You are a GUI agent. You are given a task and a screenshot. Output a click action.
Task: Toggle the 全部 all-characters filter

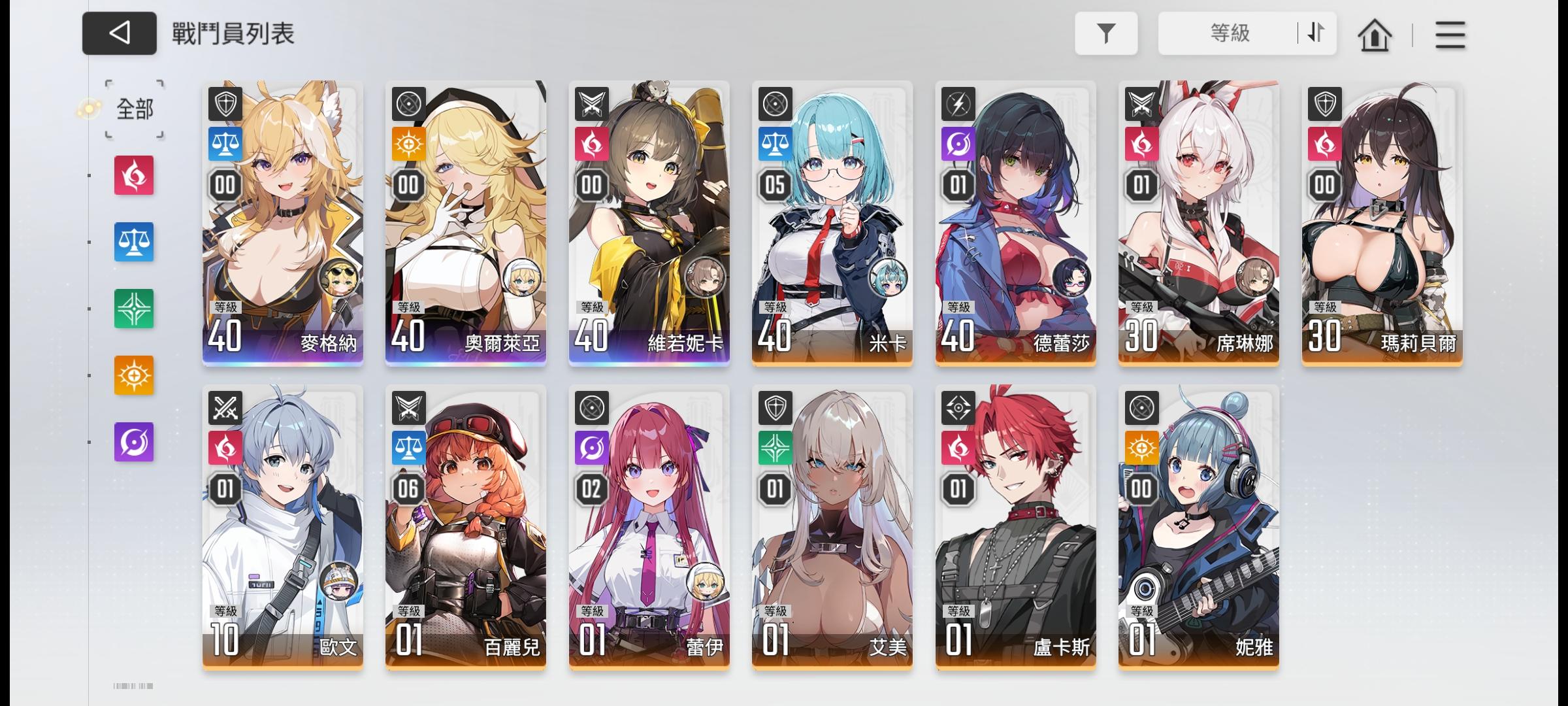[x=133, y=110]
